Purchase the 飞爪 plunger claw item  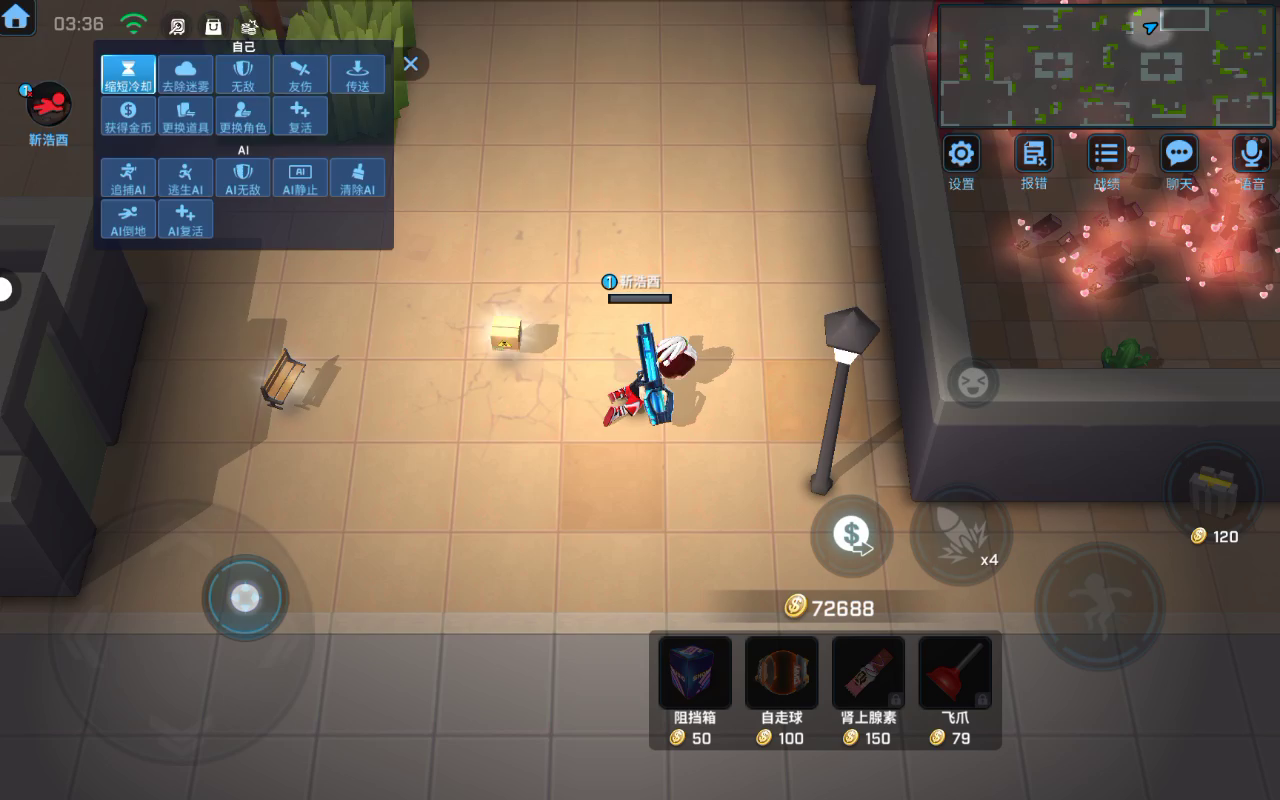click(955, 674)
